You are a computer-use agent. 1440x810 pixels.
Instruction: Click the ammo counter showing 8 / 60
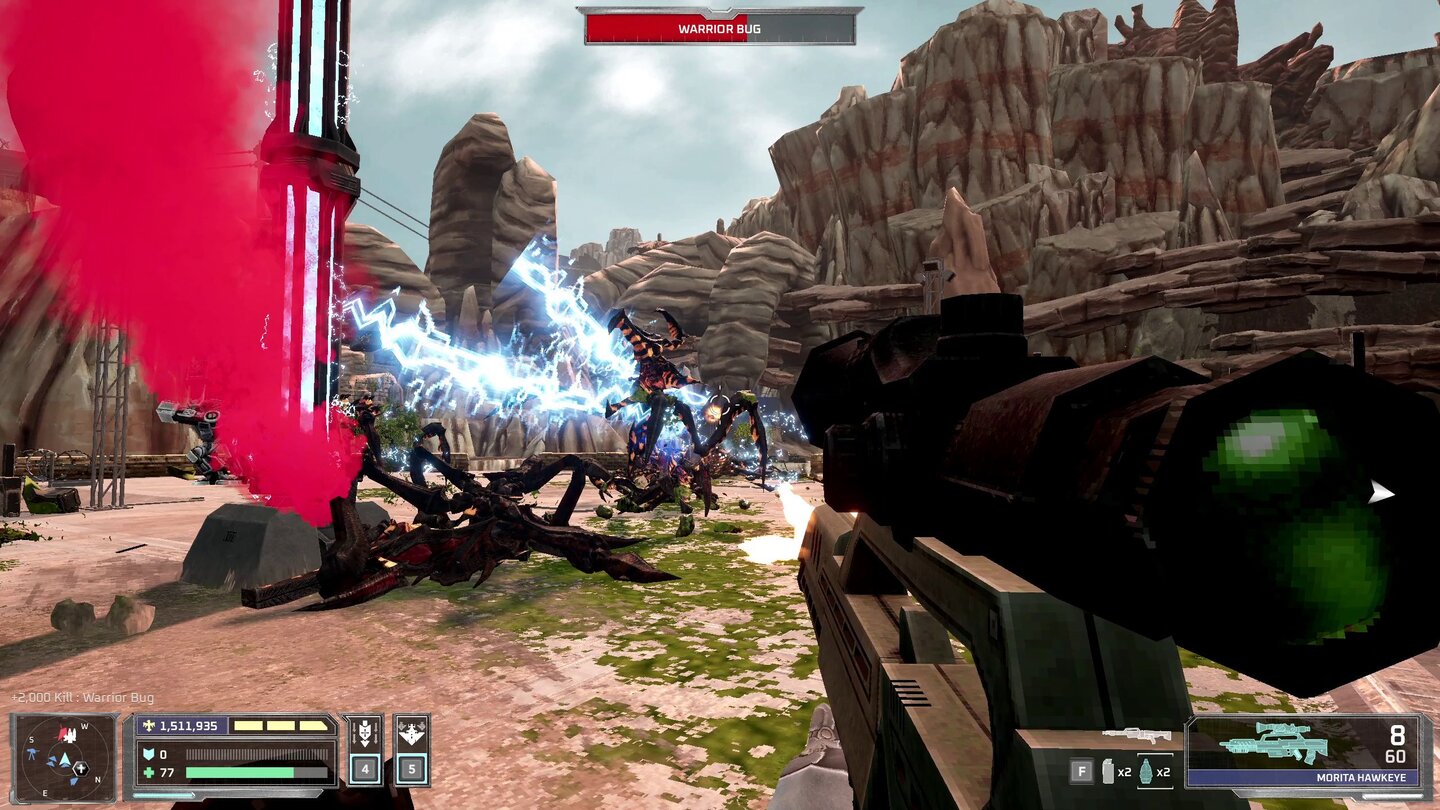(1396, 743)
